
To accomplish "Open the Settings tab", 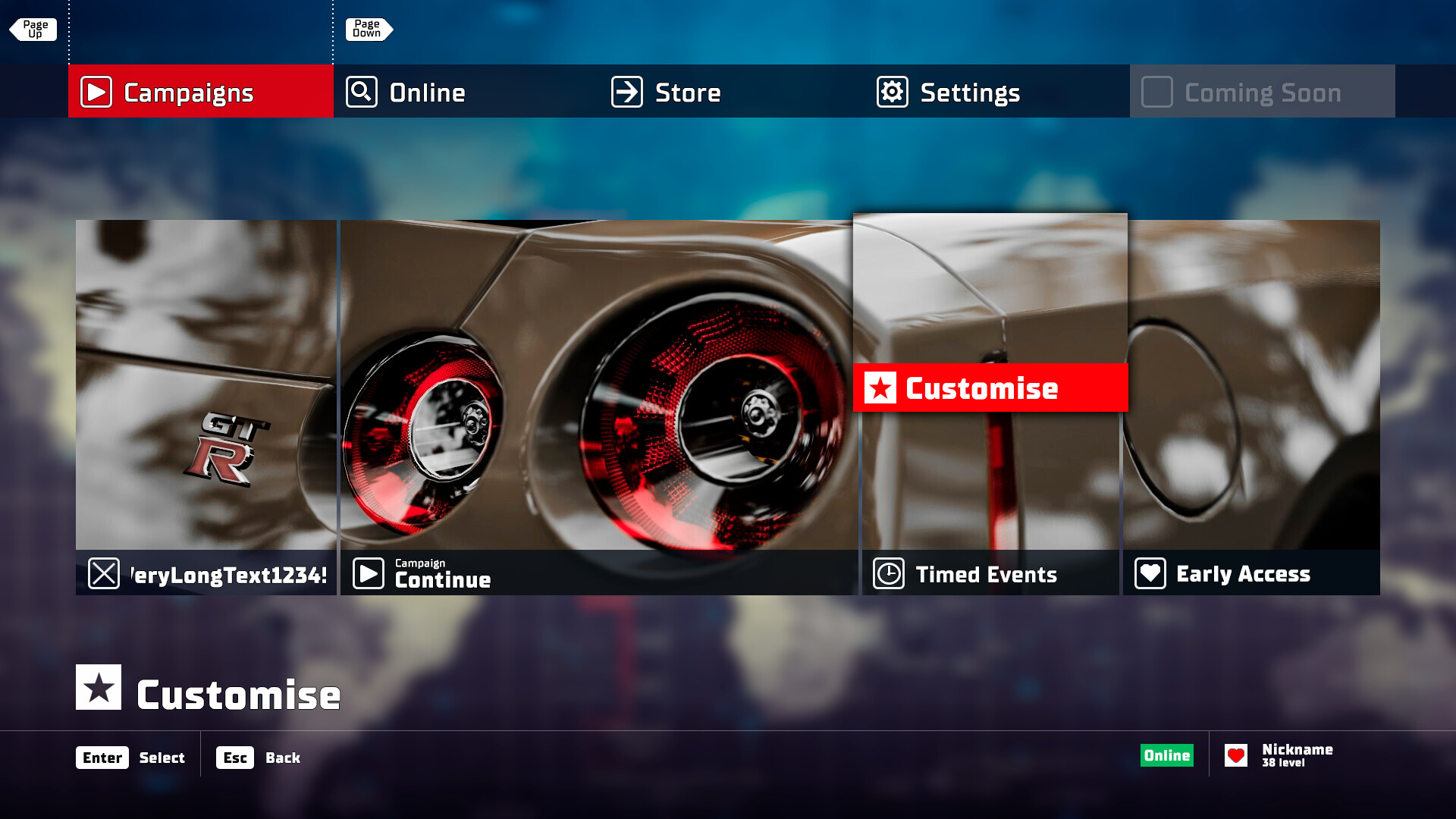I will click(996, 92).
